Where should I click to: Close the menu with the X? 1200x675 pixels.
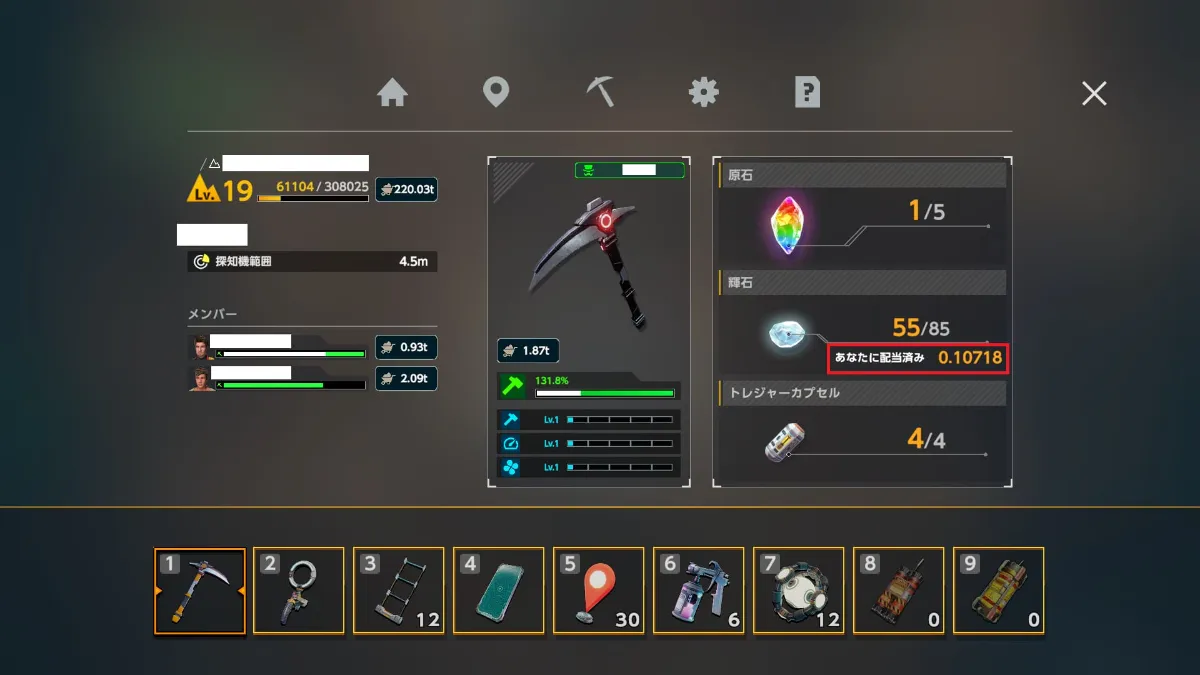(1094, 94)
